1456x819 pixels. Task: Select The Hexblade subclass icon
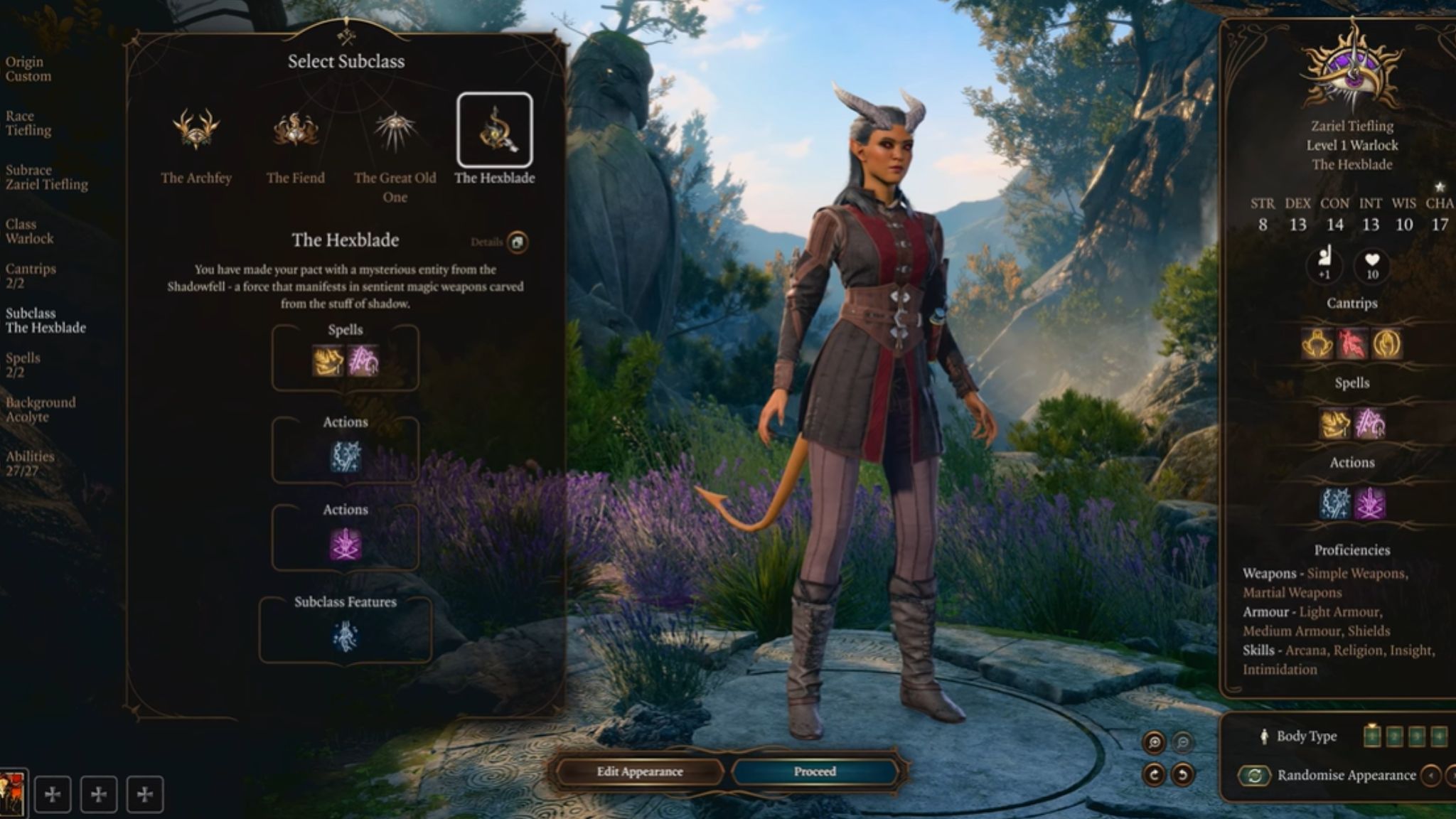(x=494, y=130)
